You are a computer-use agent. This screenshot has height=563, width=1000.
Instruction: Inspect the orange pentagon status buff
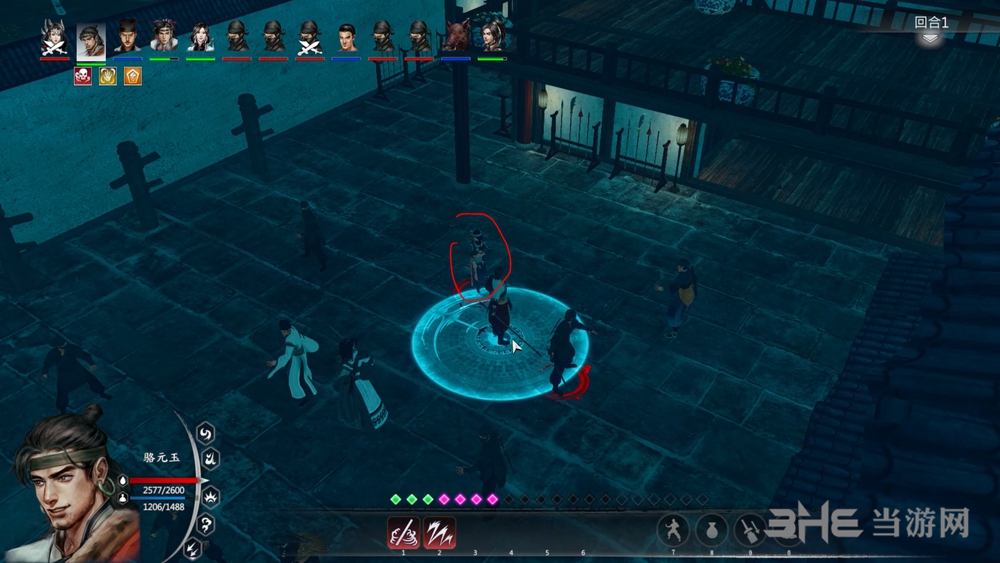pyautogui.click(x=132, y=76)
